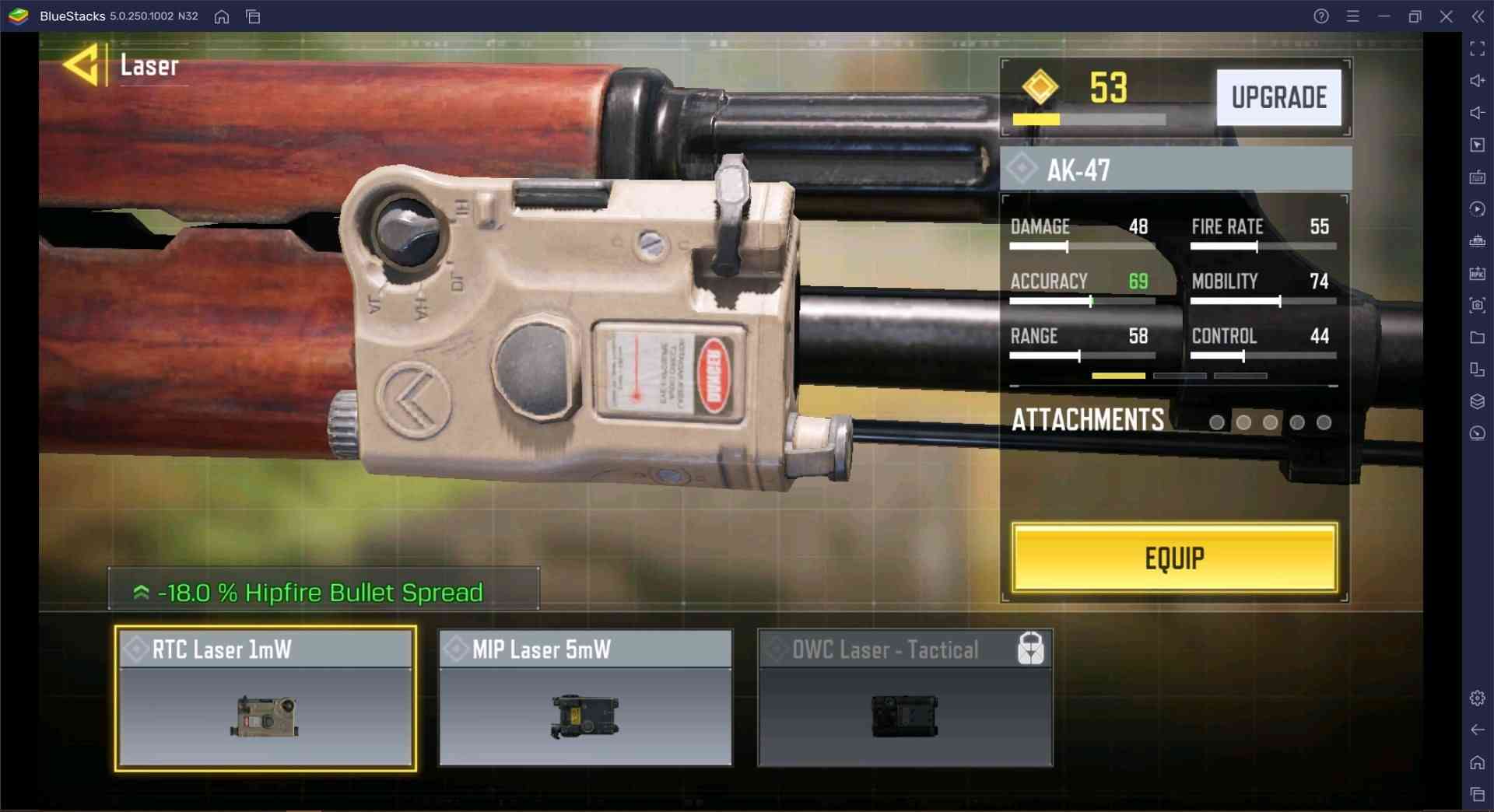This screenshot has height=812, width=1494.
Task: Select the locked OWC Laser - Tactical card
Action: [x=905, y=698]
